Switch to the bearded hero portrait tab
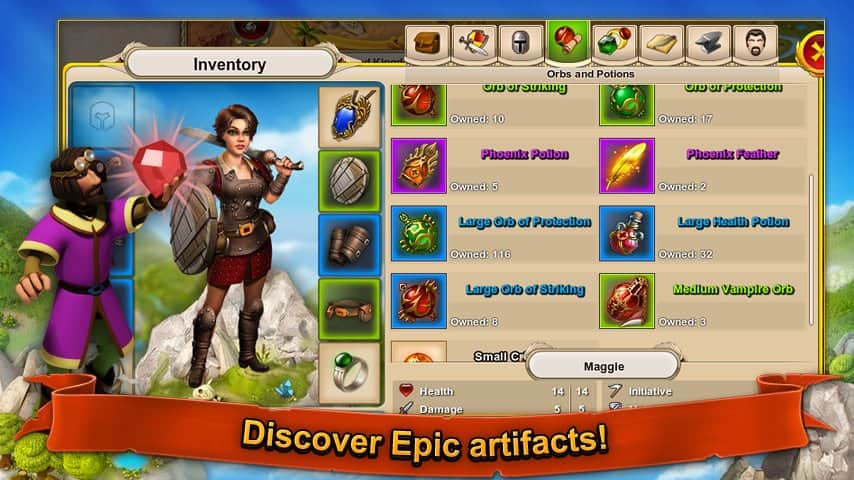The width and height of the screenshot is (854, 480). 756,46
